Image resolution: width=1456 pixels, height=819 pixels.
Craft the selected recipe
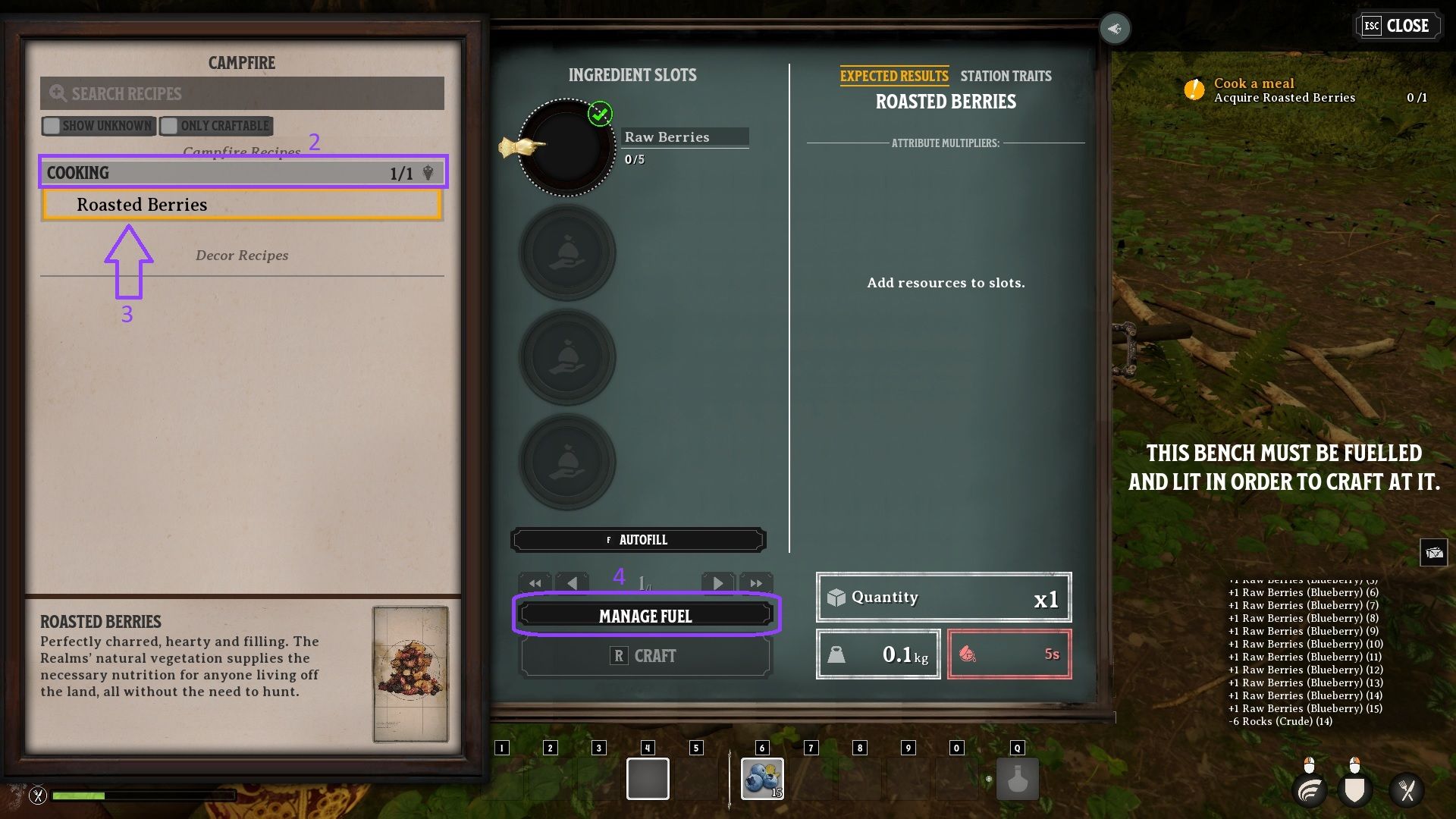click(x=645, y=656)
